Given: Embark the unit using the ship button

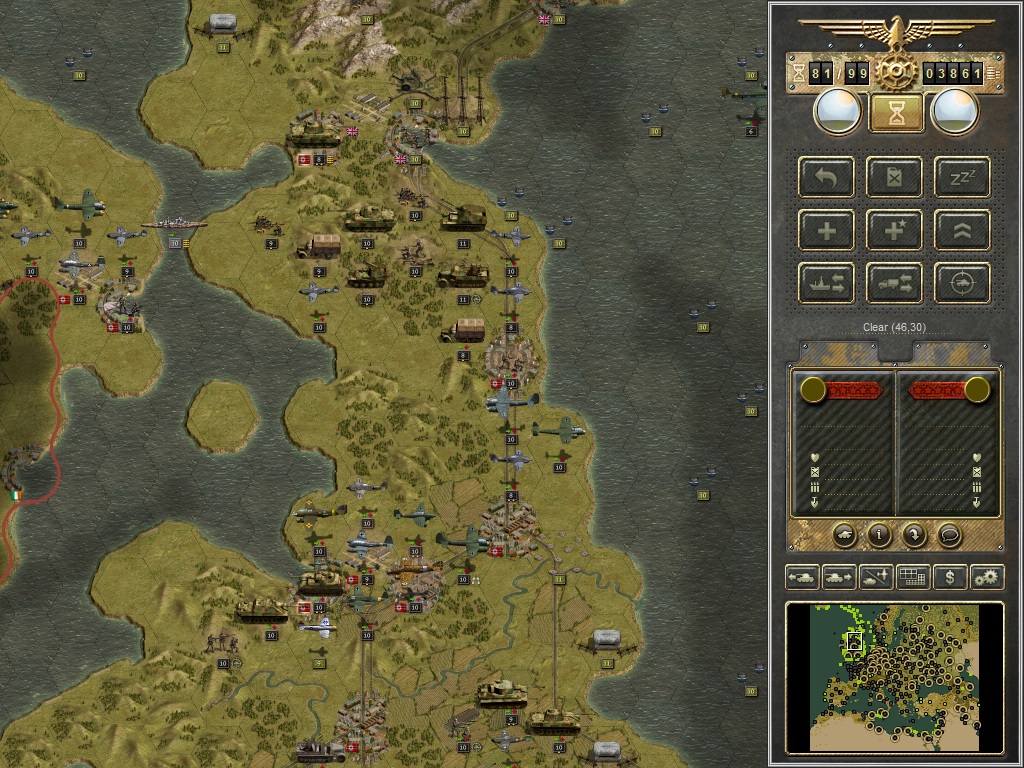Looking at the screenshot, I should [827, 283].
